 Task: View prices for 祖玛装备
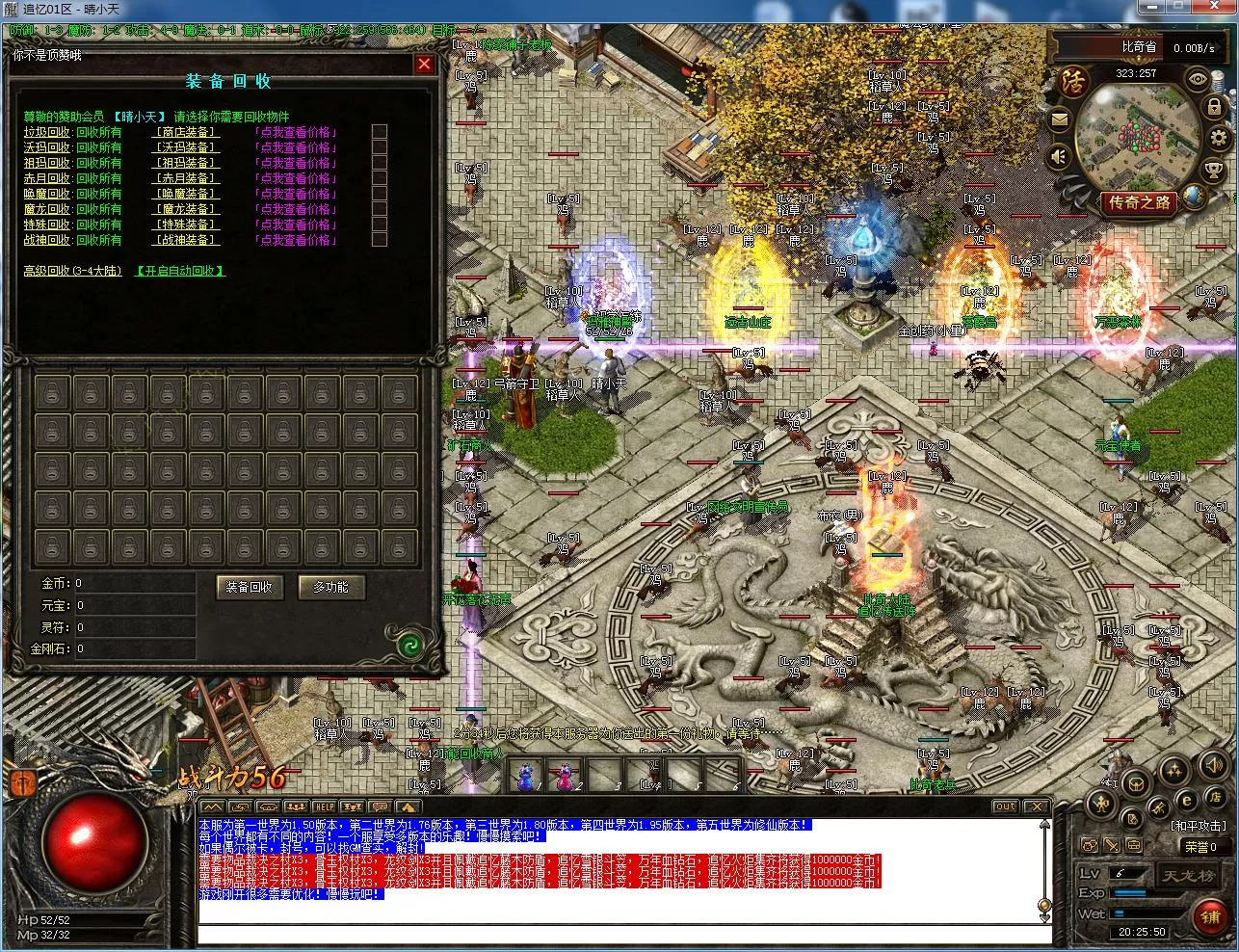click(x=295, y=163)
